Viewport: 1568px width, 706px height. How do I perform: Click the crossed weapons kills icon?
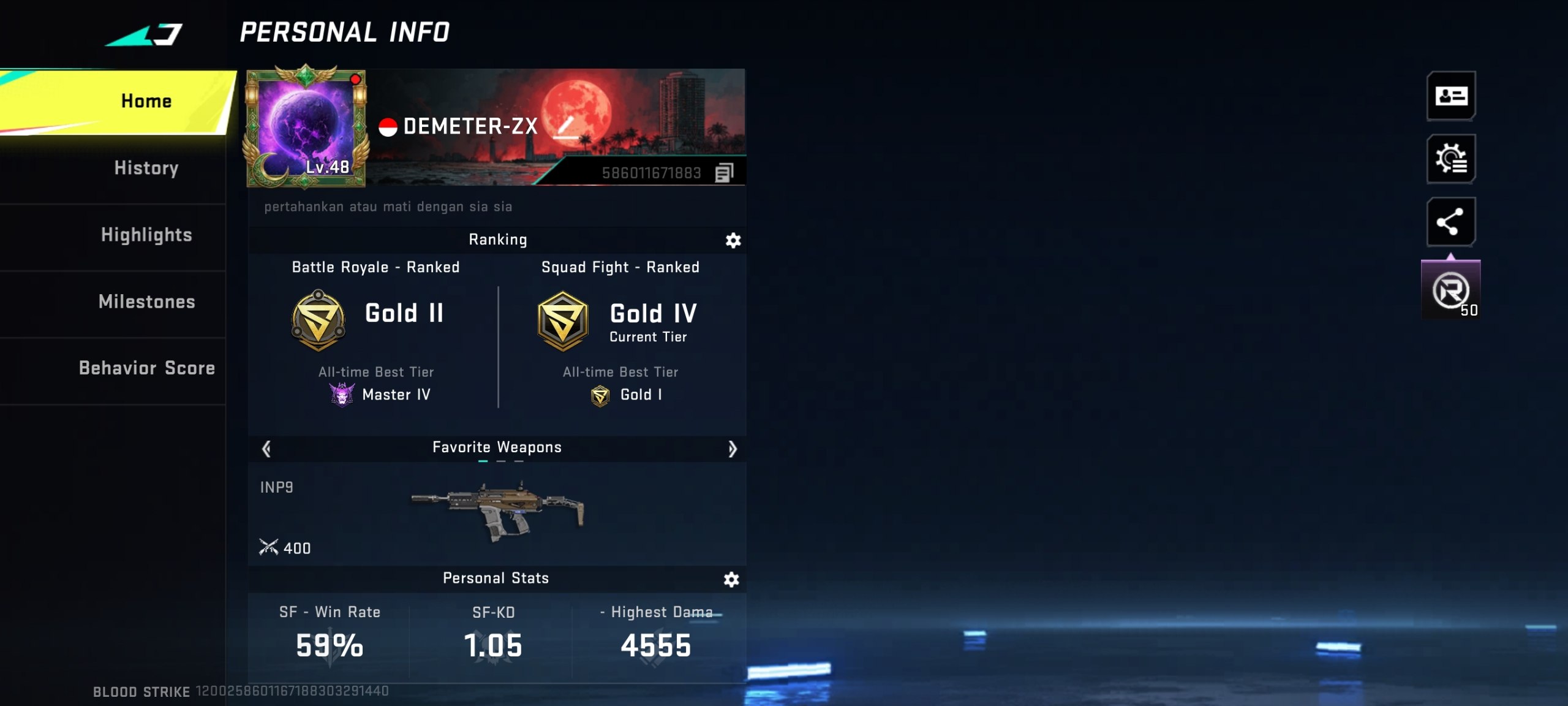point(268,548)
